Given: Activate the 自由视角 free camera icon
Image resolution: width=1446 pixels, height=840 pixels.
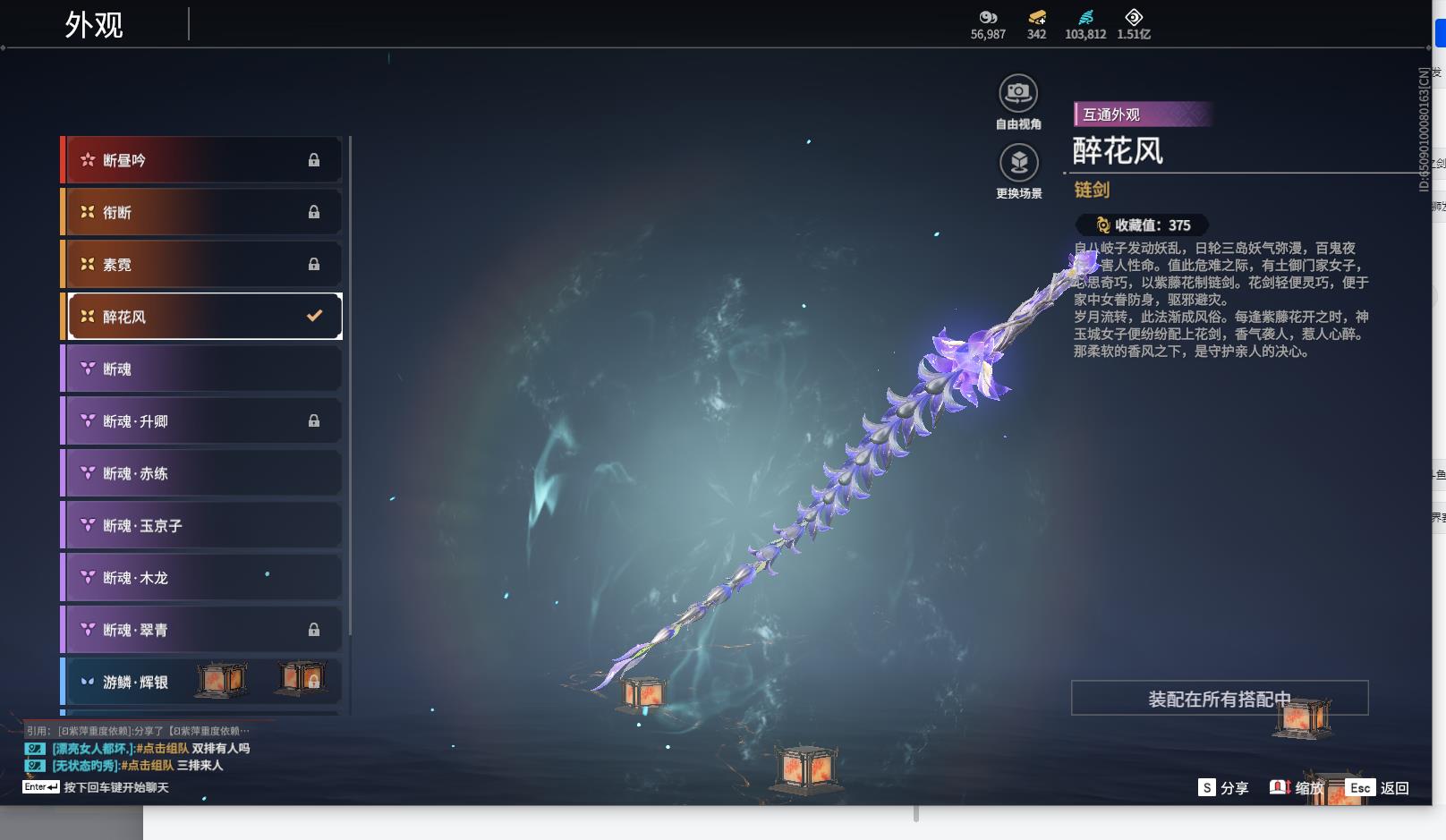Looking at the screenshot, I should coord(1018,93).
